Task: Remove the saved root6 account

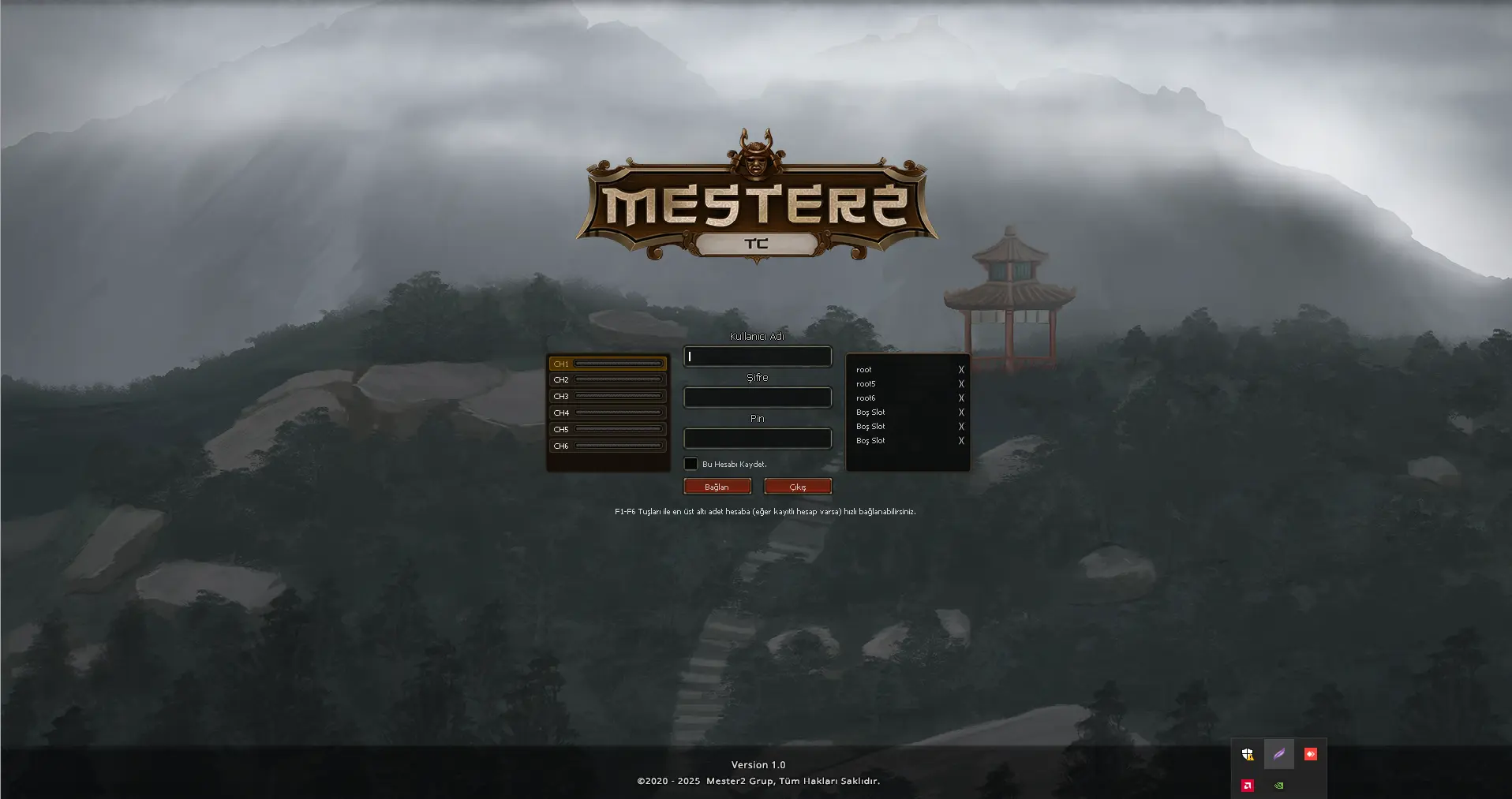Action: point(961,398)
